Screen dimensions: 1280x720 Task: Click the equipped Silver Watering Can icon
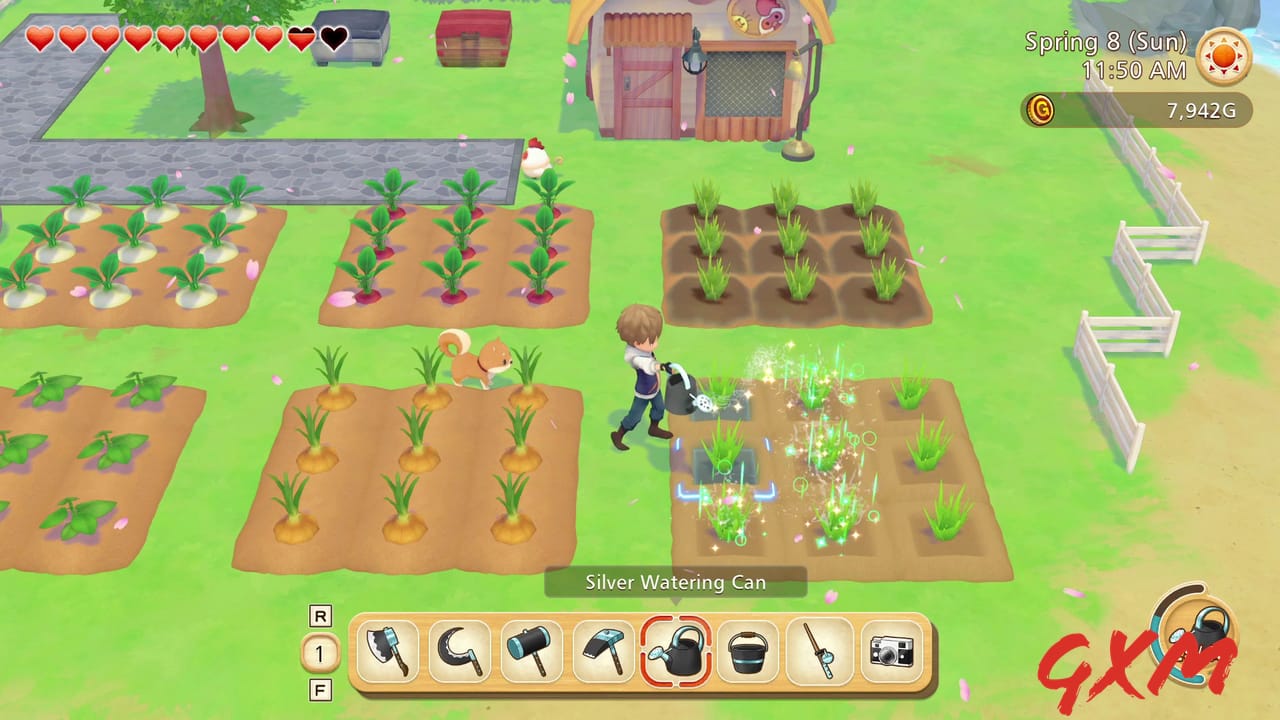(676, 652)
